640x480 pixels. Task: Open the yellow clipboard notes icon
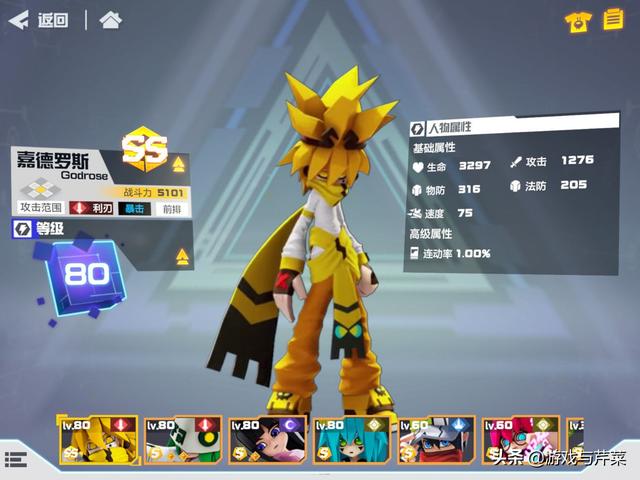pyautogui.click(x=612, y=21)
